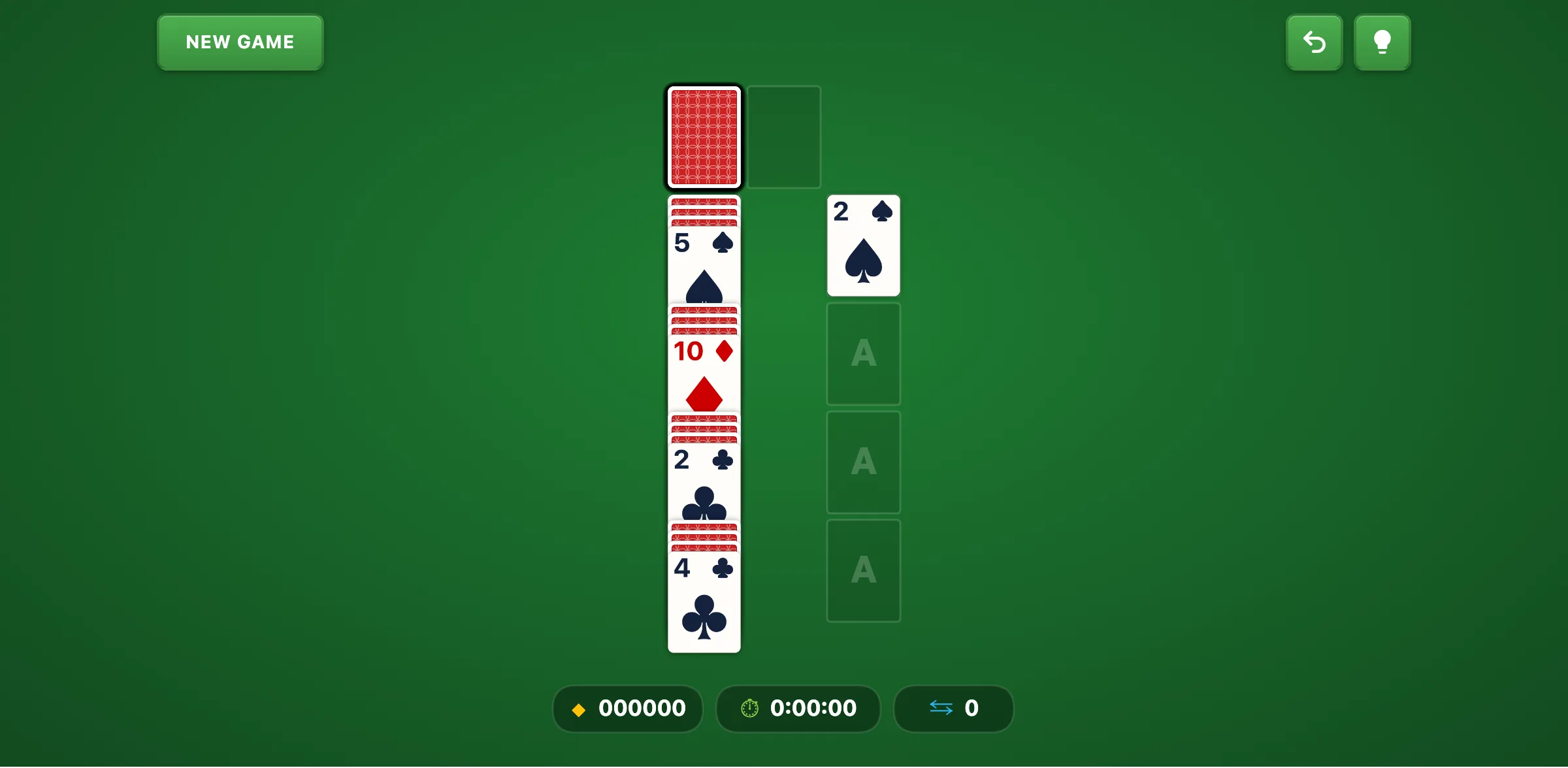Click the moves counter arrows icon
This screenshot has height=768, width=1568.
pos(941,709)
